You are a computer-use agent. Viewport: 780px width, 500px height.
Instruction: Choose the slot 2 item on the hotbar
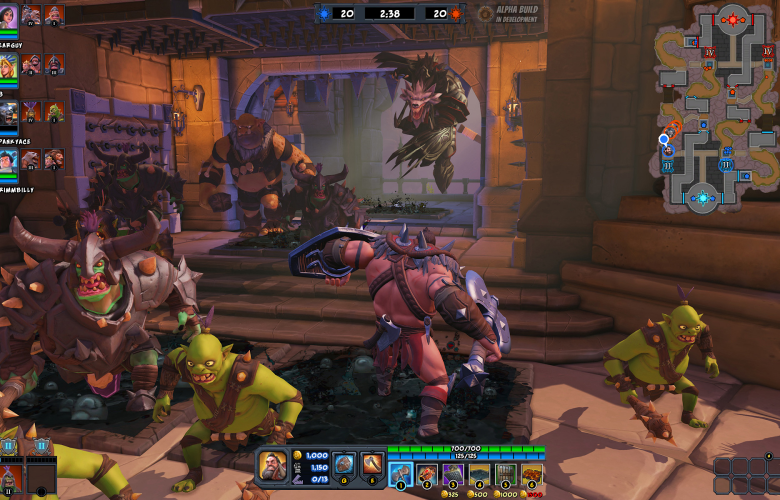pos(427,474)
